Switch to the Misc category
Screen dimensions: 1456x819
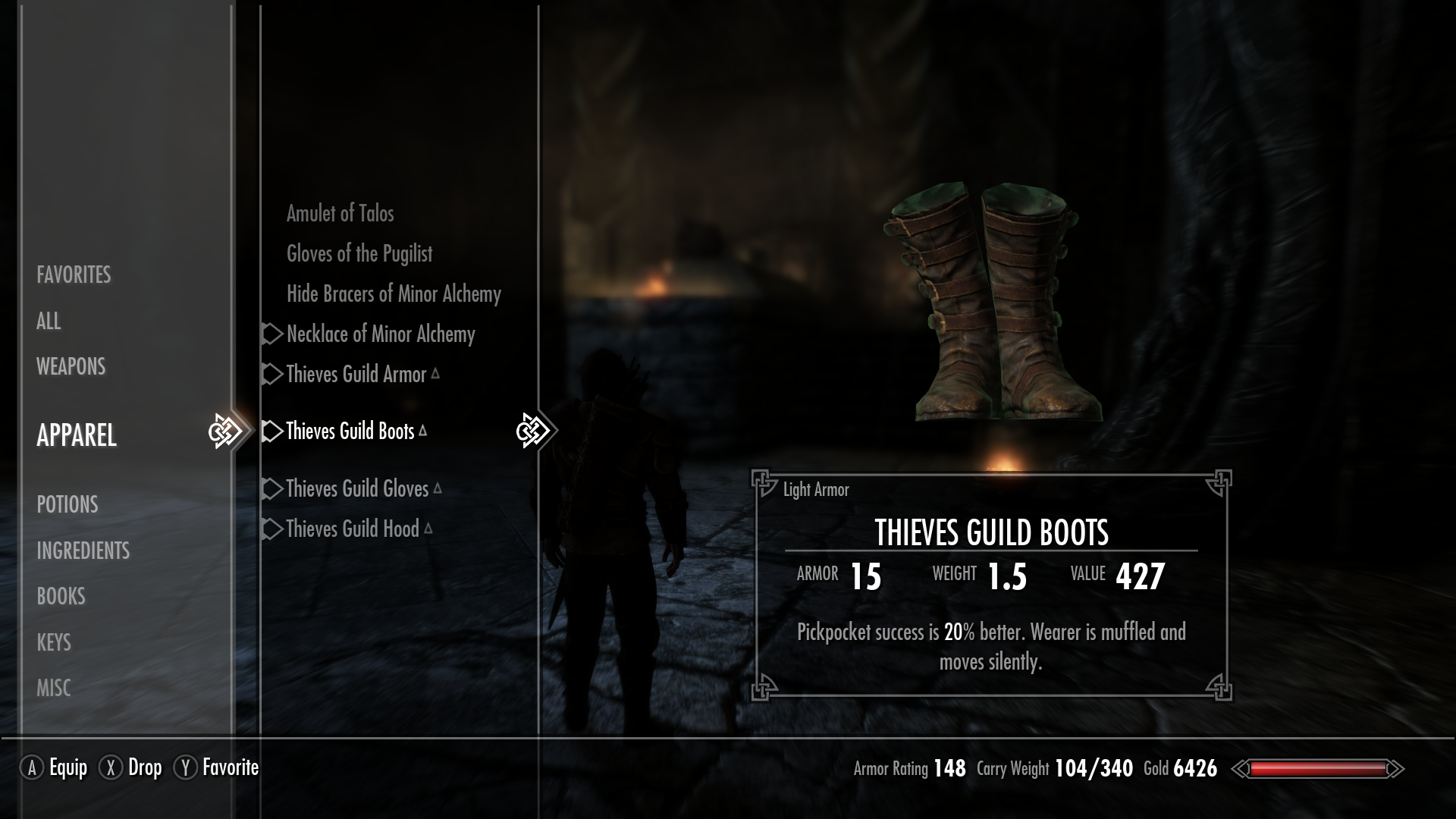click(x=54, y=688)
